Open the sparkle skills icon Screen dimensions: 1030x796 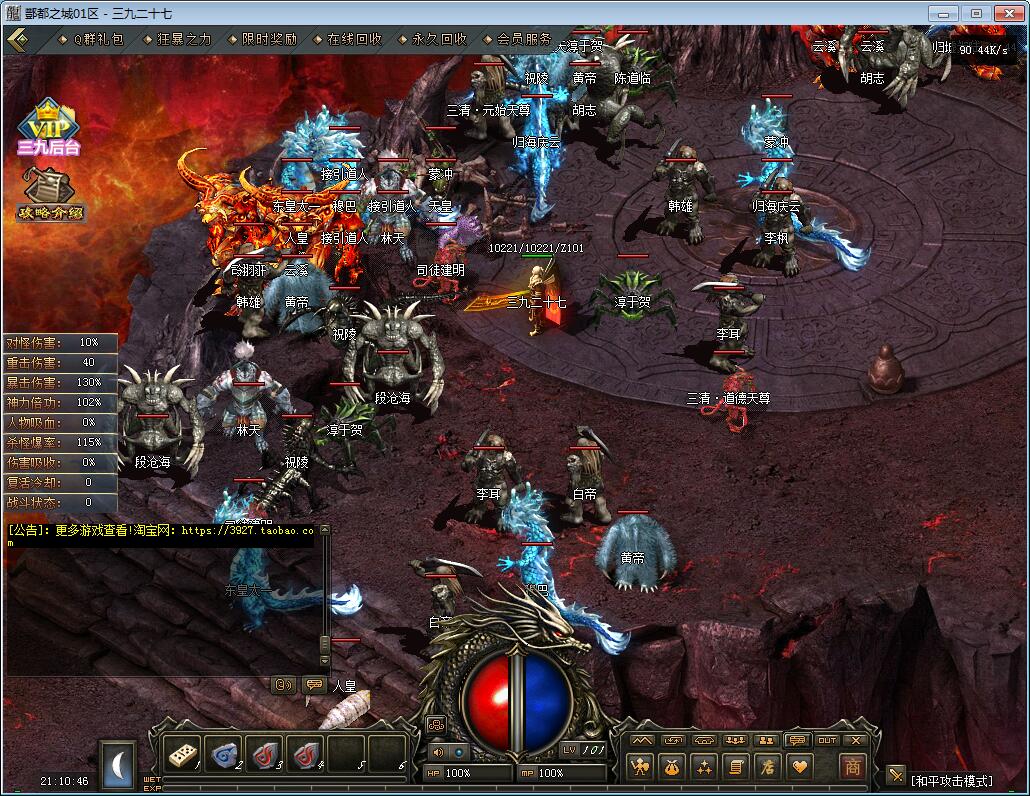(x=704, y=766)
